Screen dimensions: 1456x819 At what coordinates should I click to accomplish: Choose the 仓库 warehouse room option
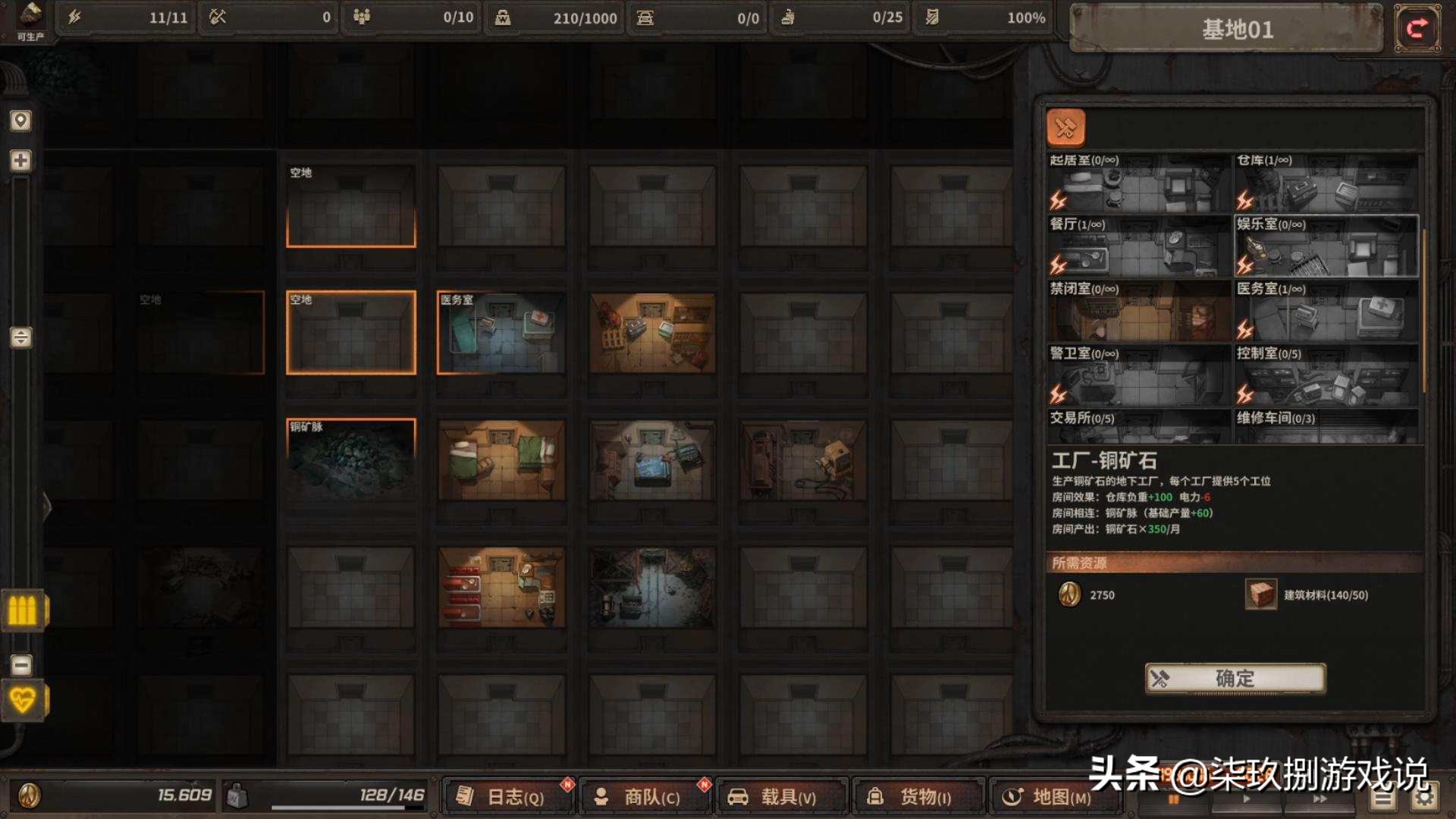1326,183
